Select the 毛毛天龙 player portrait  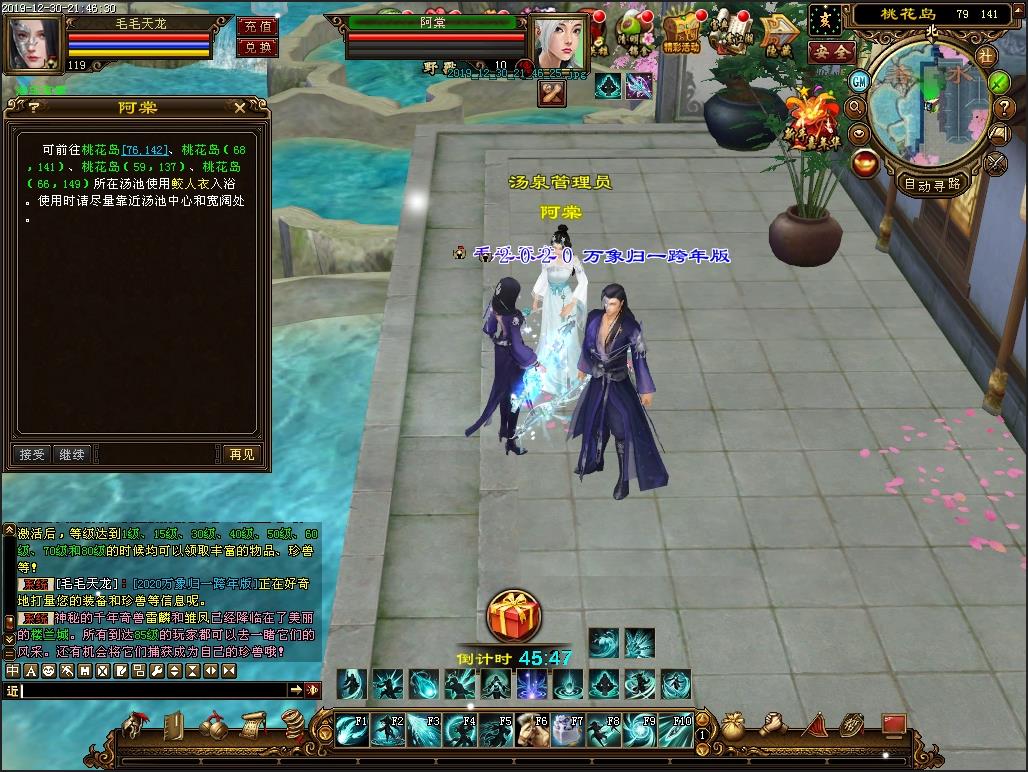pos(33,42)
